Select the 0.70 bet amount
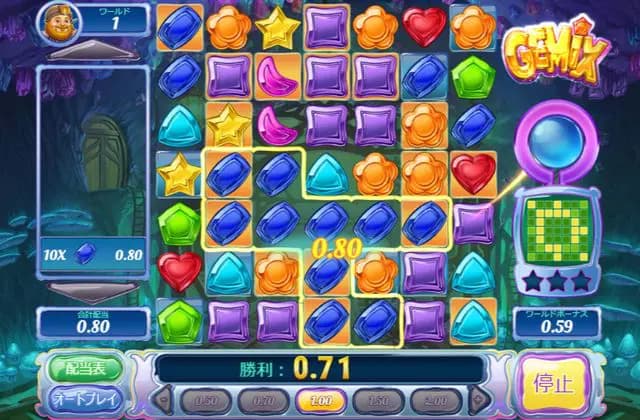Screen dimensions: 640x420 [x=262, y=400]
